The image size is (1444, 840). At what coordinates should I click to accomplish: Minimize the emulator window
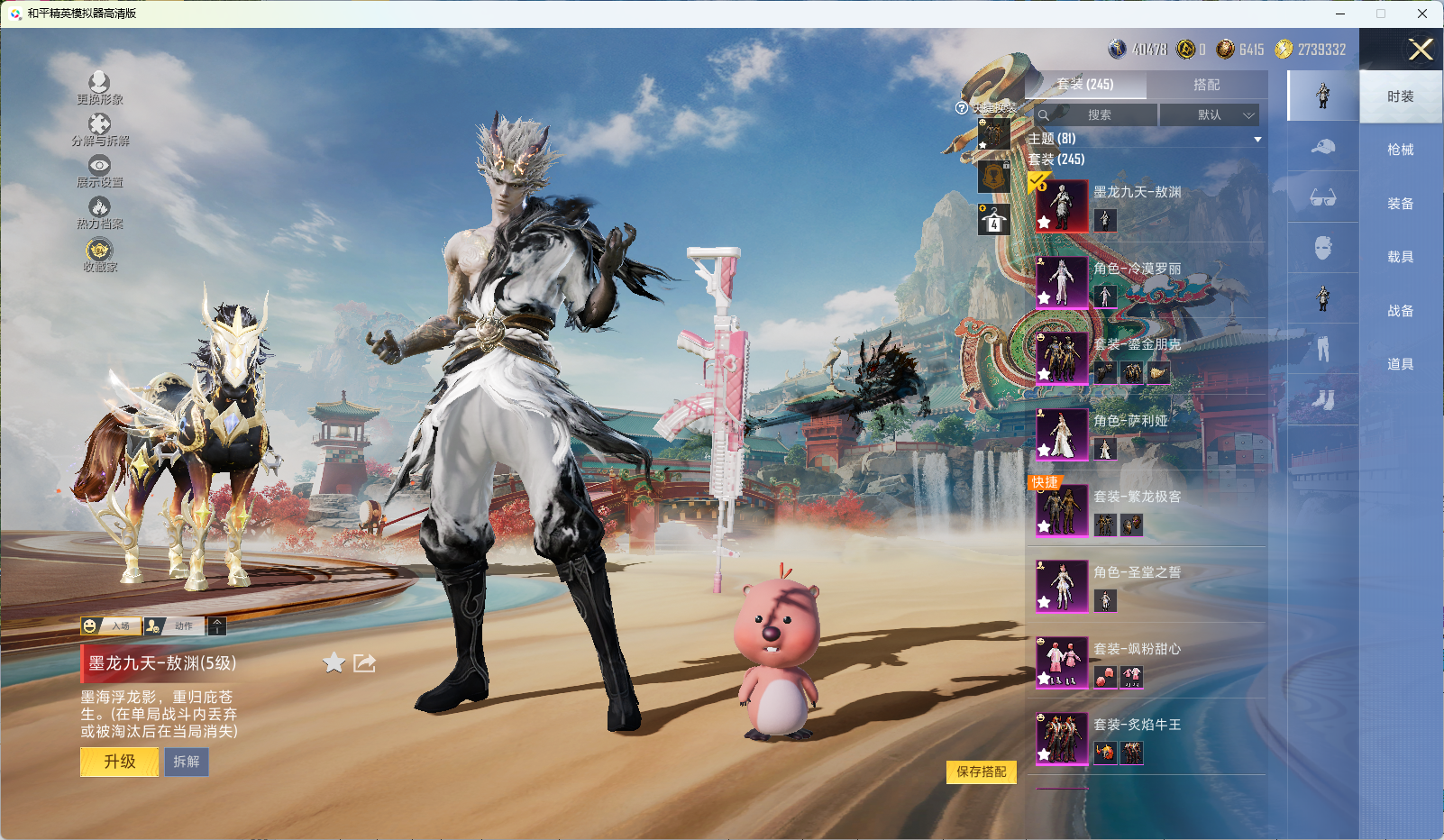click(1340, 14)
